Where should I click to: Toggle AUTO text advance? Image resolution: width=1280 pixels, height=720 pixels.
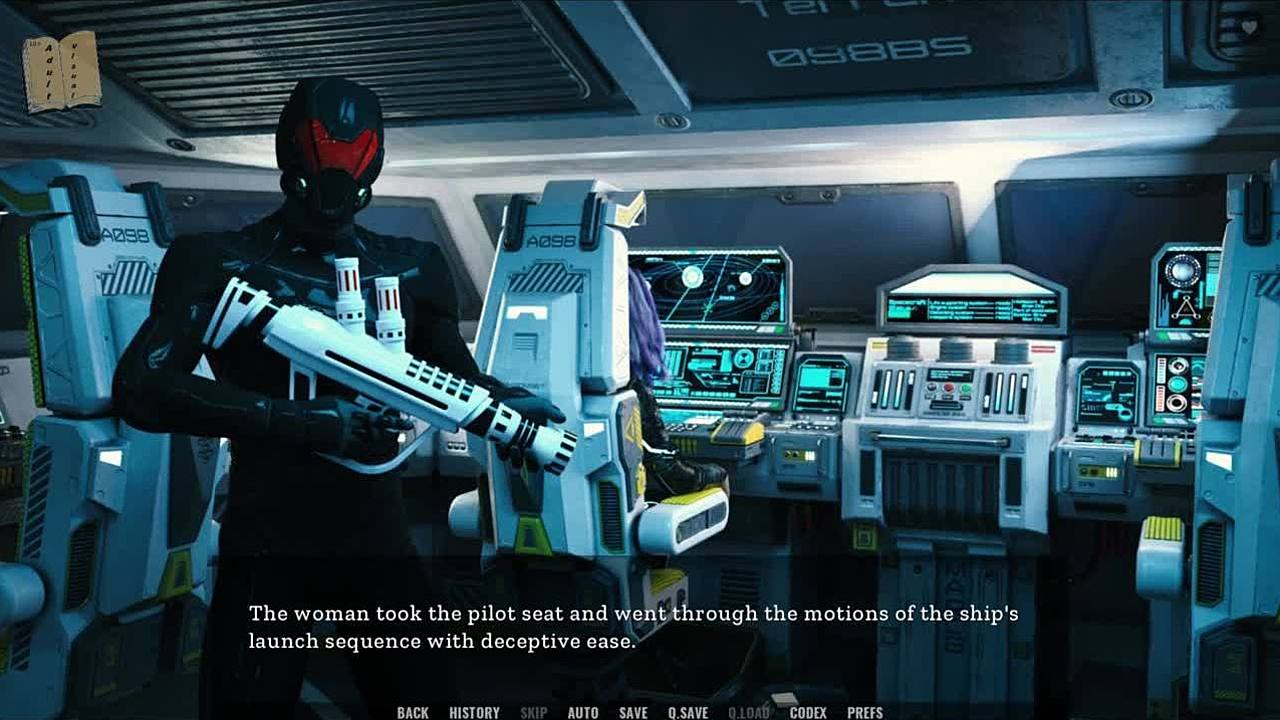click(583, 712)
